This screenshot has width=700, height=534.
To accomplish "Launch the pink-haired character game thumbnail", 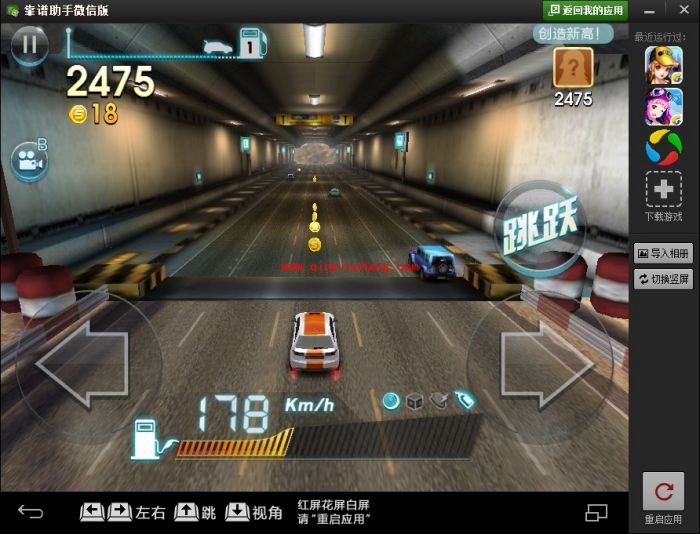I will click(x=664, y=107).
